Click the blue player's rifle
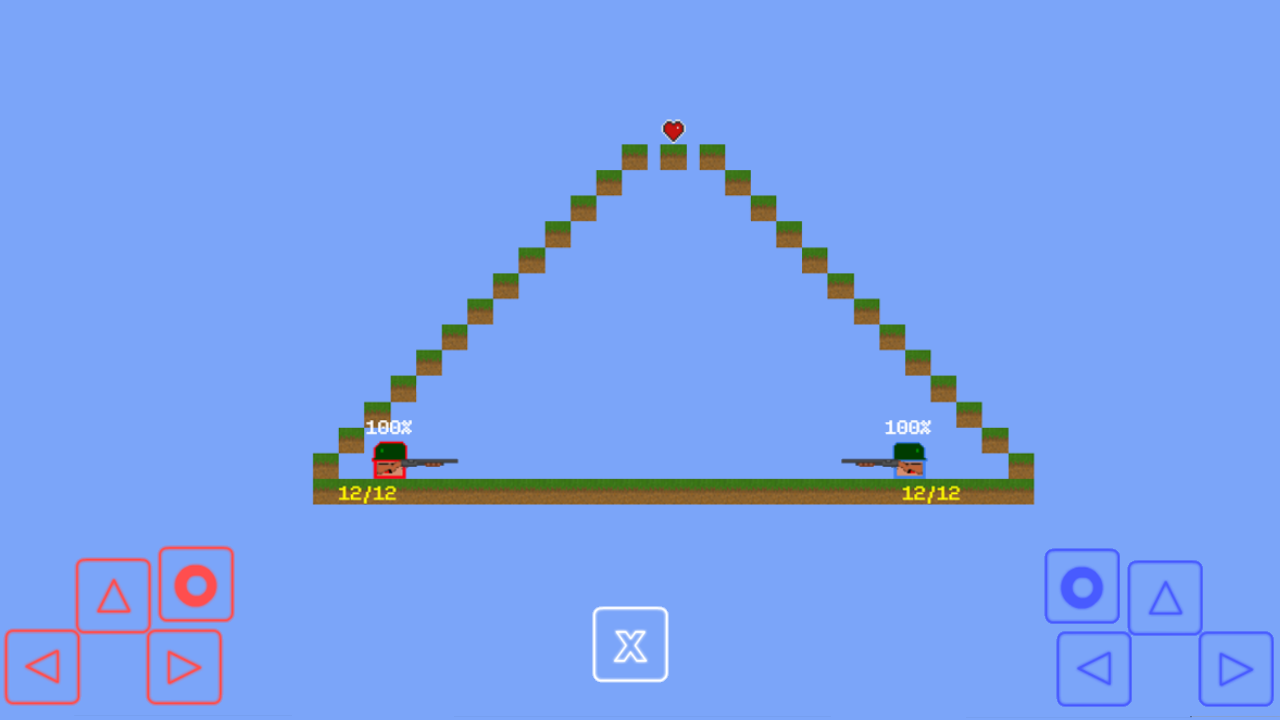Screen dimensions: 1280x720 tap(868, 460)
